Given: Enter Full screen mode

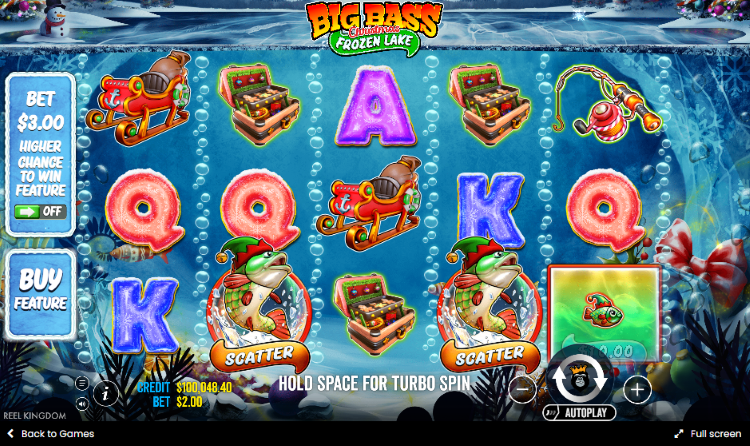Looking at the screenshot, I should pos(707,434).
